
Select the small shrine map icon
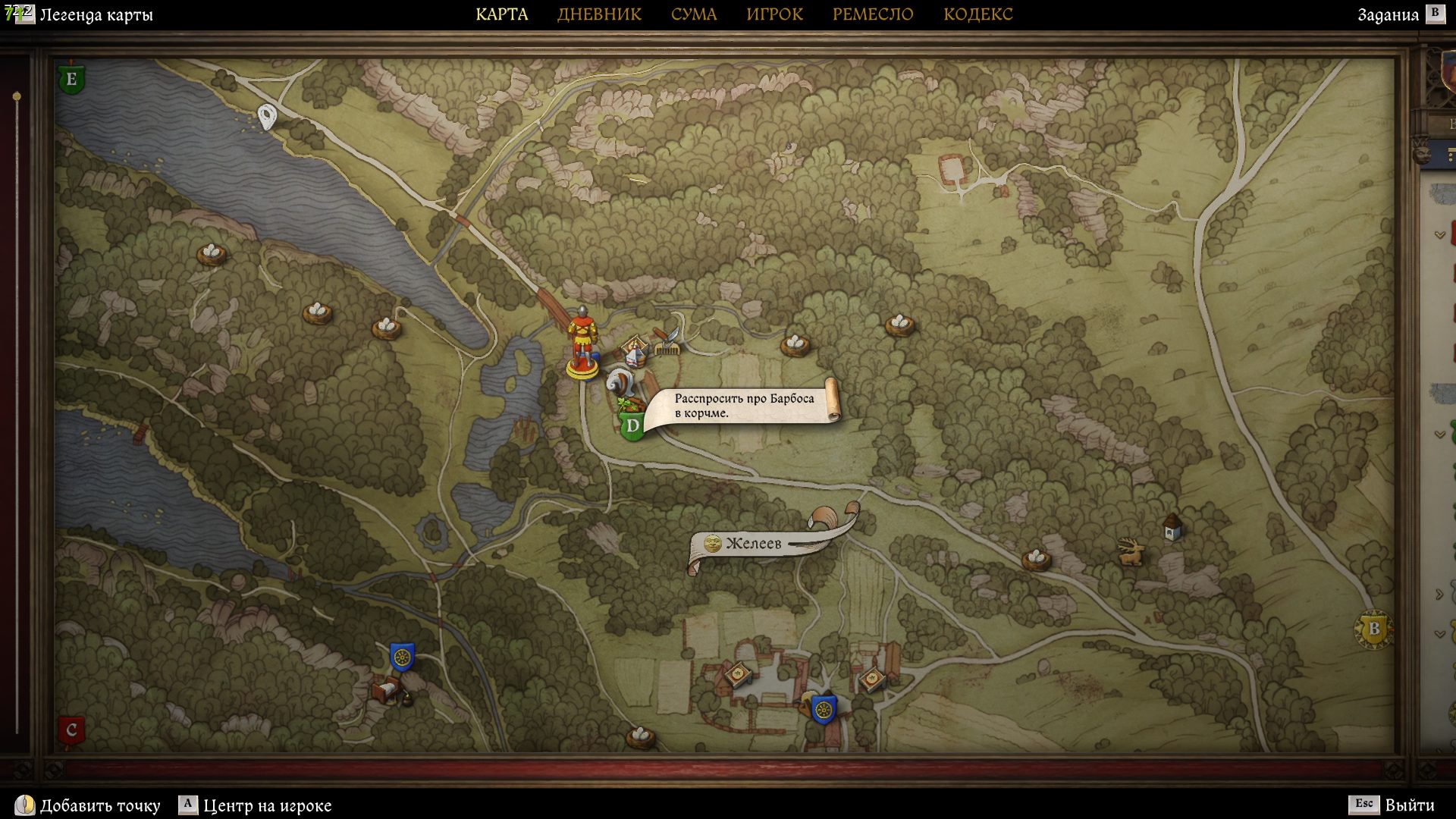click(1172, 526)
